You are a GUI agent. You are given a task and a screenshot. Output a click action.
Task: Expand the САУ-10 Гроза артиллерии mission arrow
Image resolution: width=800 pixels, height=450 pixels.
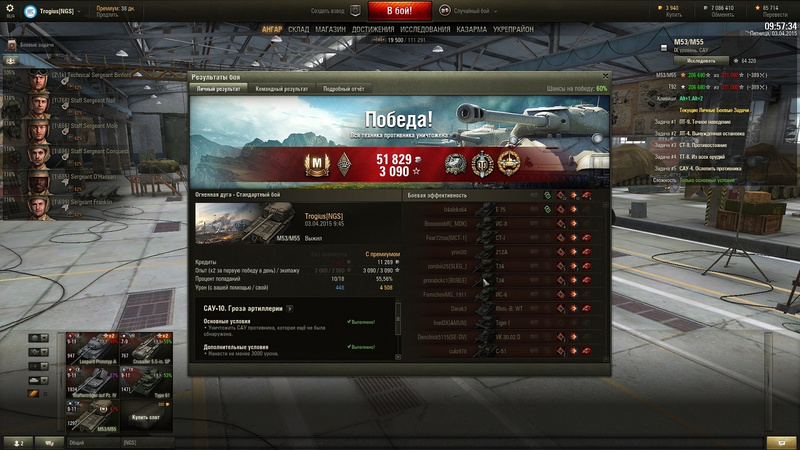point(290,307)
